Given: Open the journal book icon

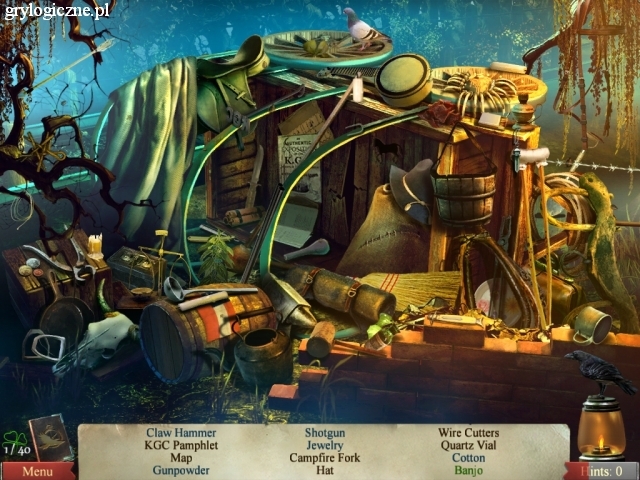Looking at the screenshot, I should pyautogui.click(x=51, y=436).
